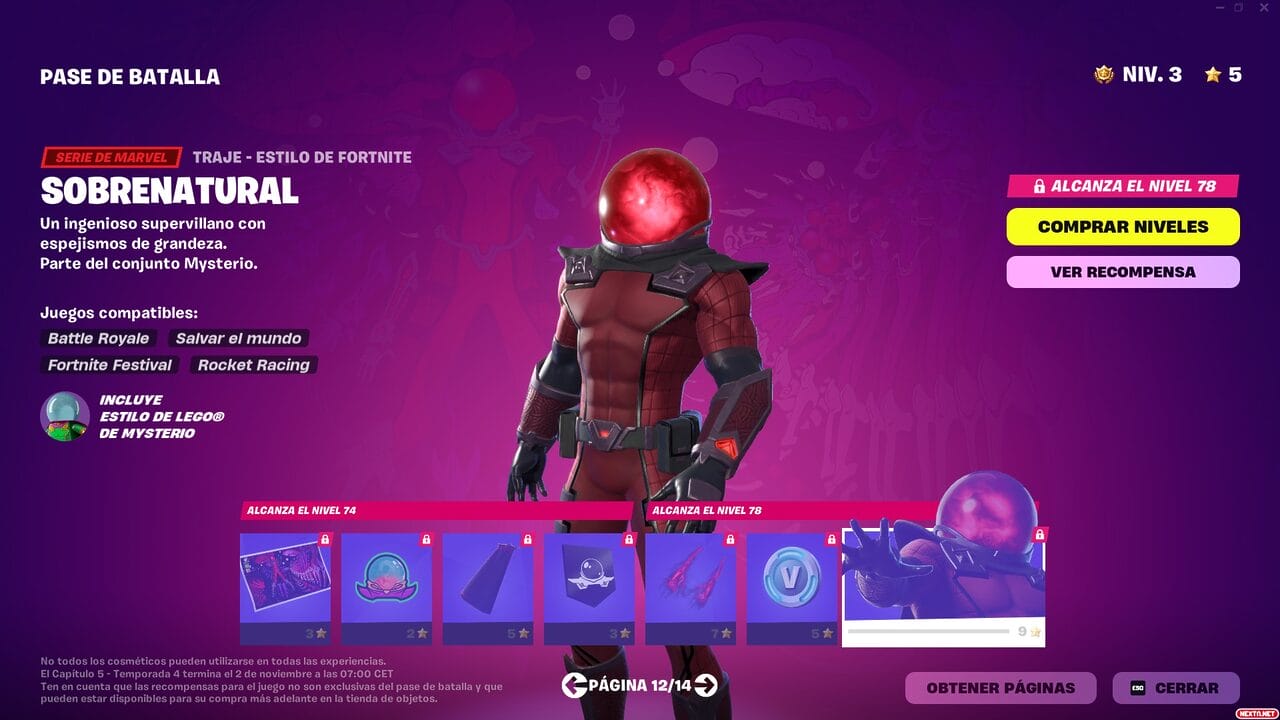1280x720 pixels.
Task: Open VER RECOMPENSA
Action: point(1122,271)
